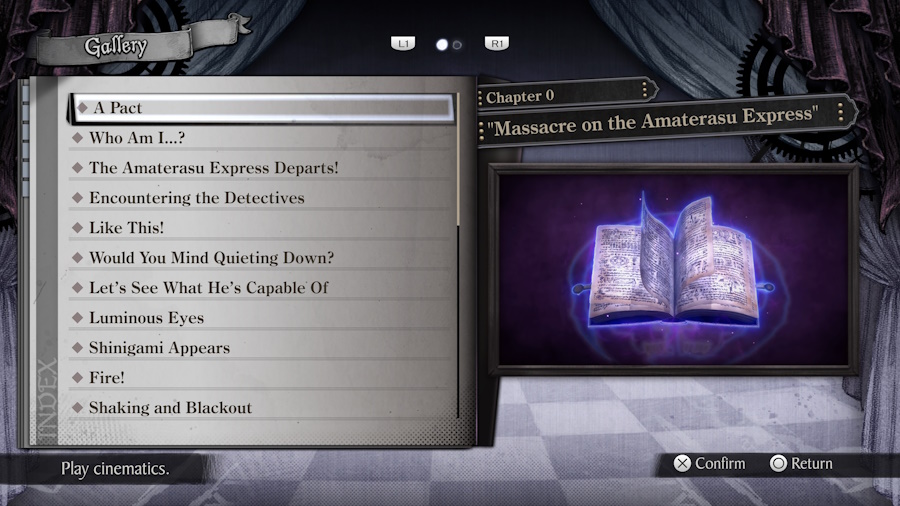The image size is (900, 506).
Task: Select "Shaking and Blackout" from the list
Action: click(x=170, y=408)
